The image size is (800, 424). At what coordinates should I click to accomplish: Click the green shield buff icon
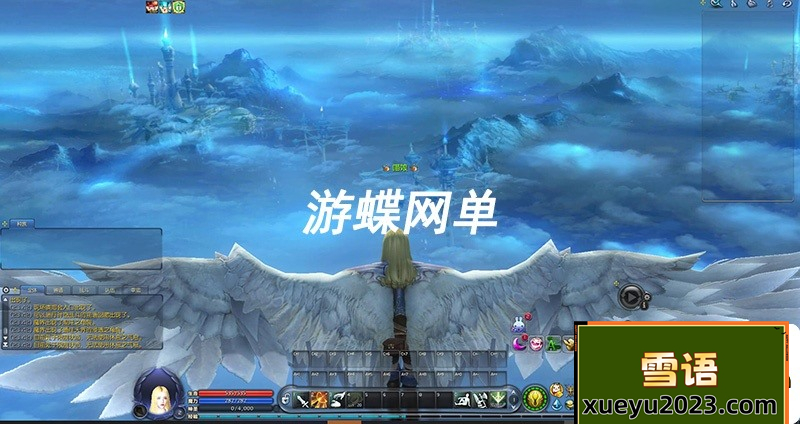click(179, 6)
